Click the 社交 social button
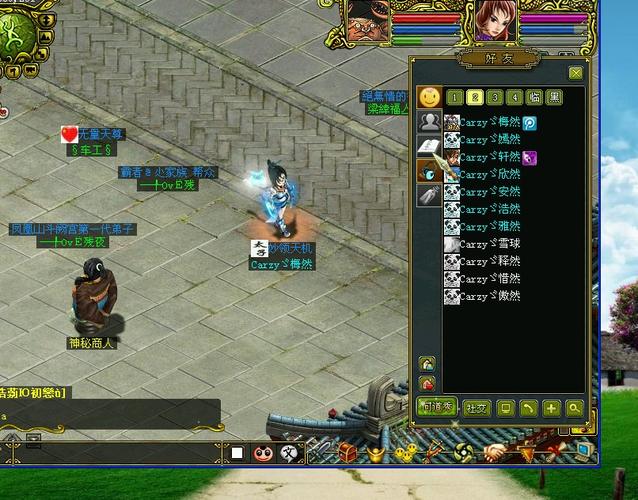 click(x=477, y=408)
